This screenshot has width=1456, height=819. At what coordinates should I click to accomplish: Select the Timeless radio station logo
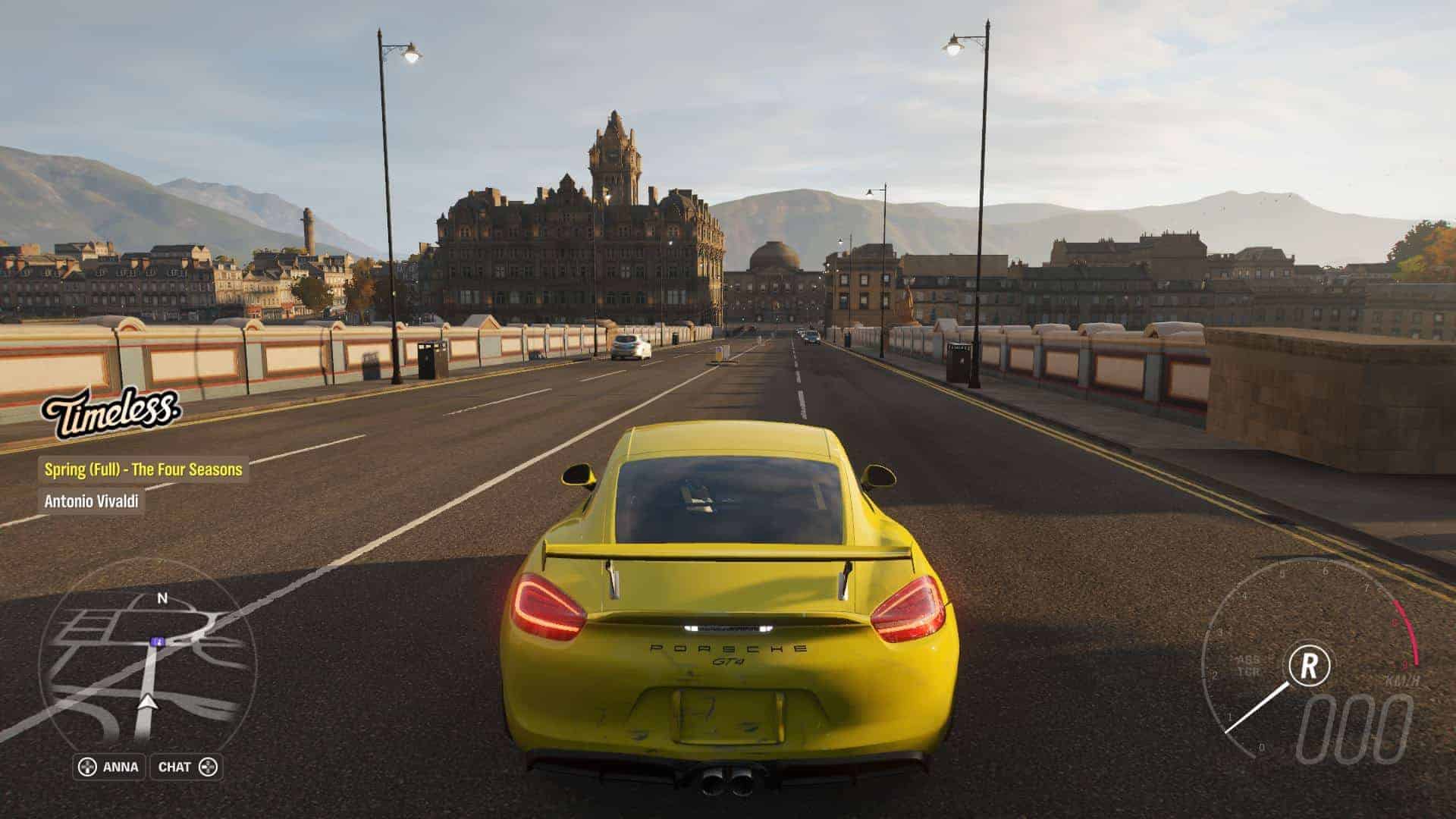(x=111, y=413)
